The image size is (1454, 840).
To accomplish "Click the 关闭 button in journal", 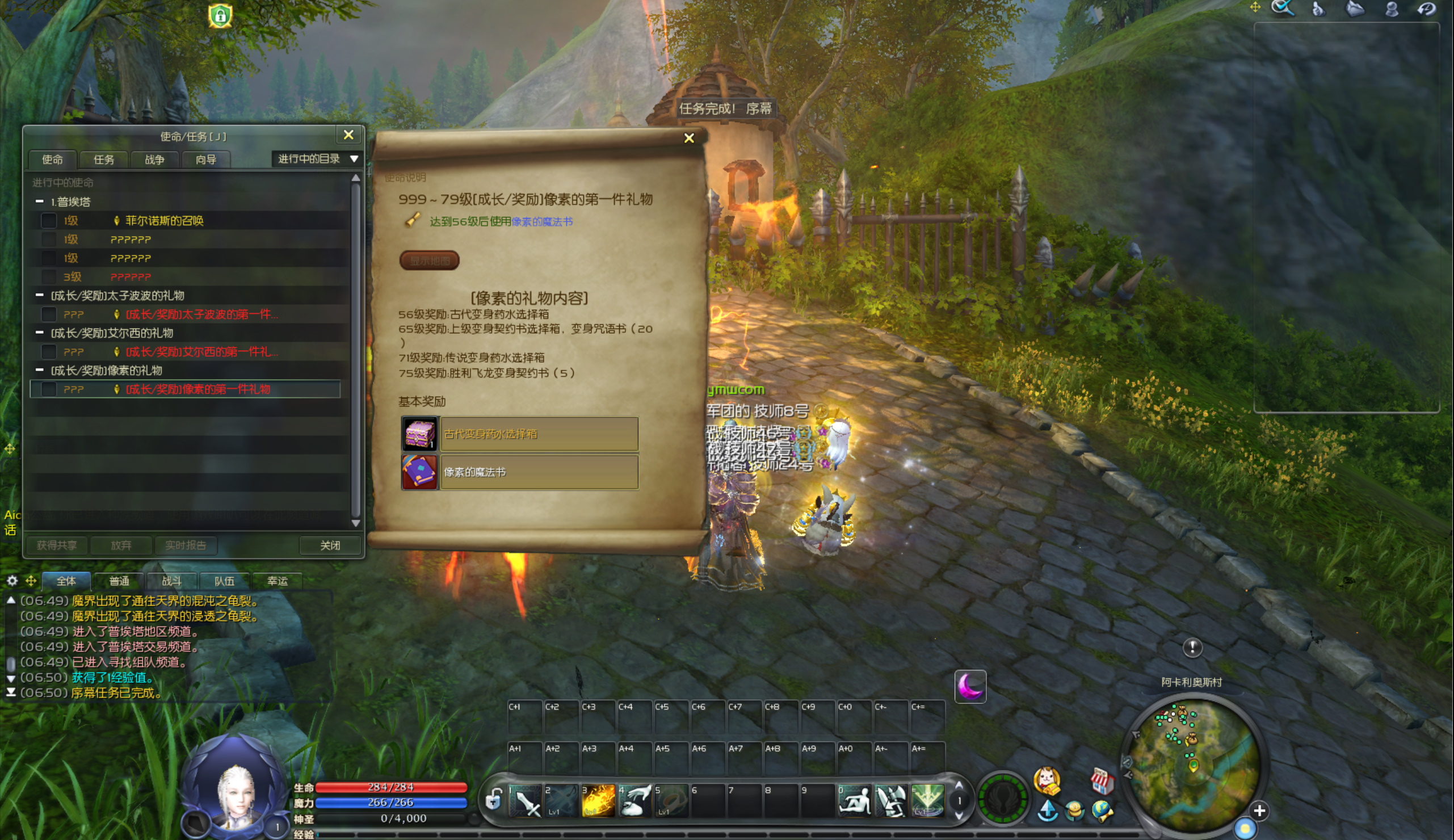I will (330, 545).
